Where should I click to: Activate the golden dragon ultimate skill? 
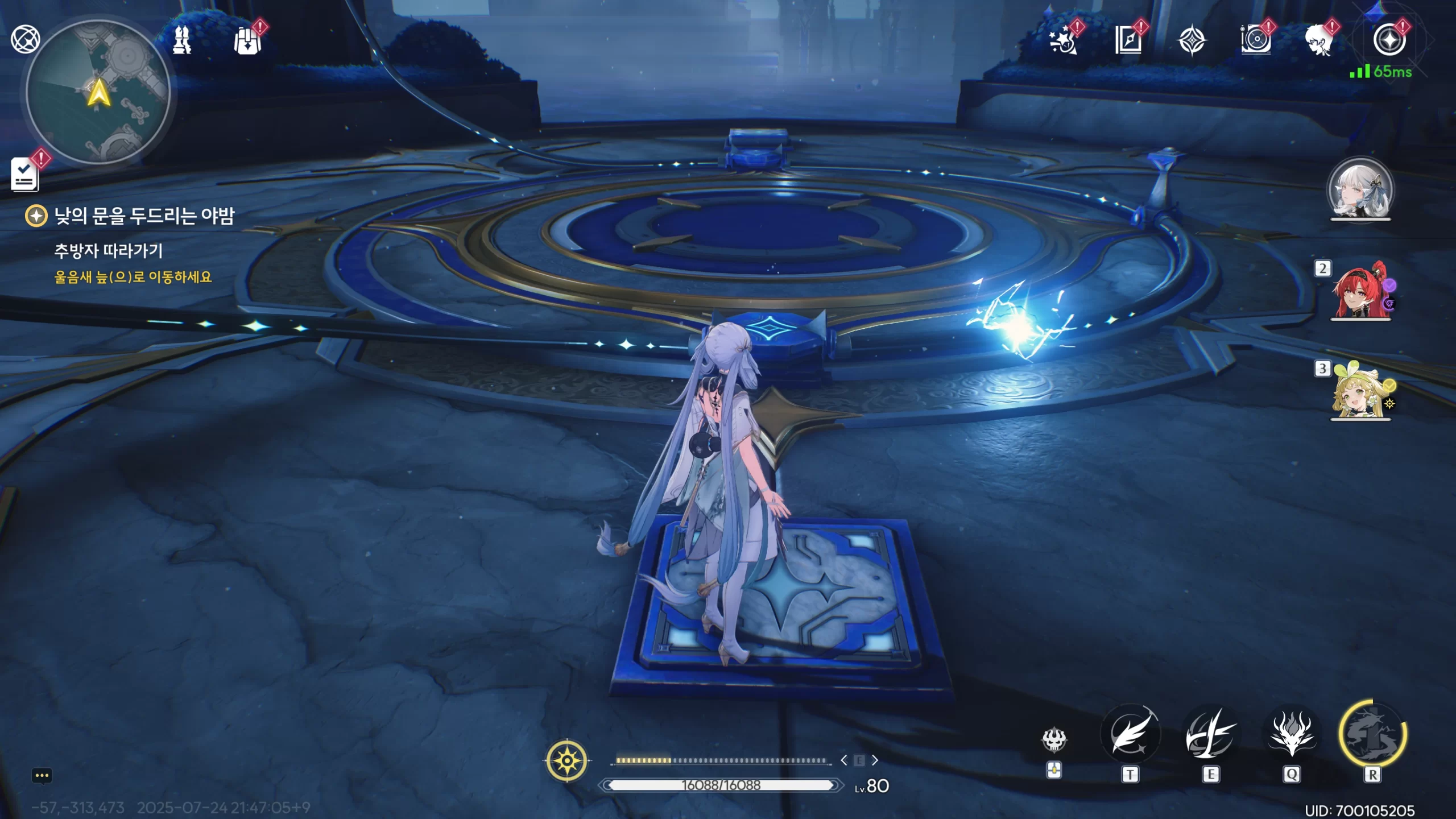1372,734
